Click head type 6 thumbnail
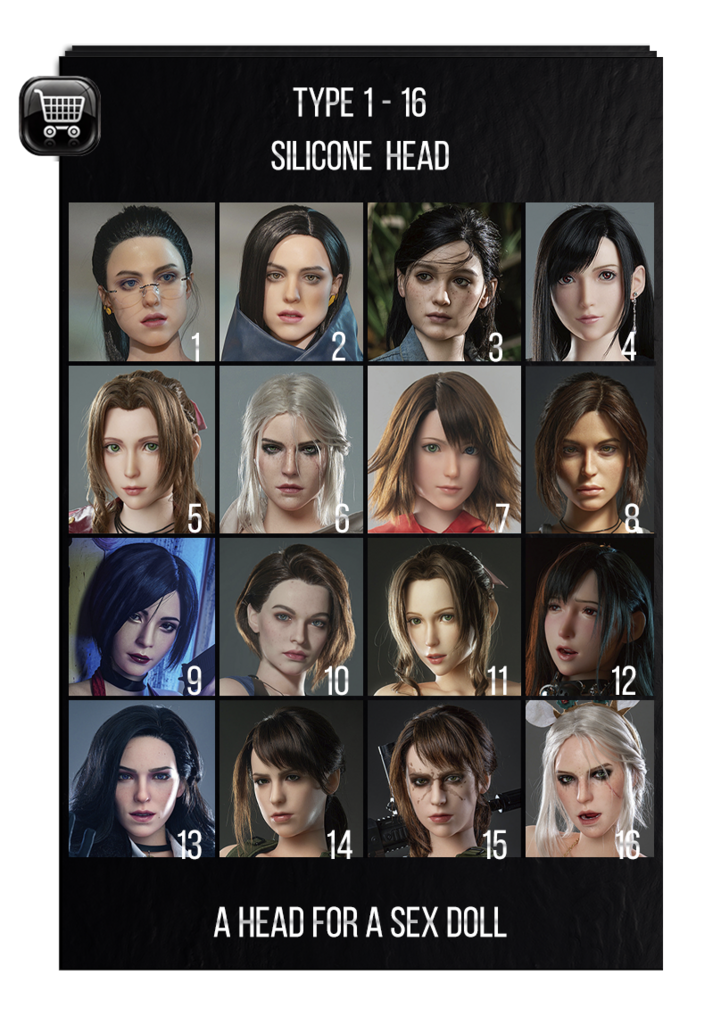This screenshot has height=1024, width=721. (x=291, y=449)
